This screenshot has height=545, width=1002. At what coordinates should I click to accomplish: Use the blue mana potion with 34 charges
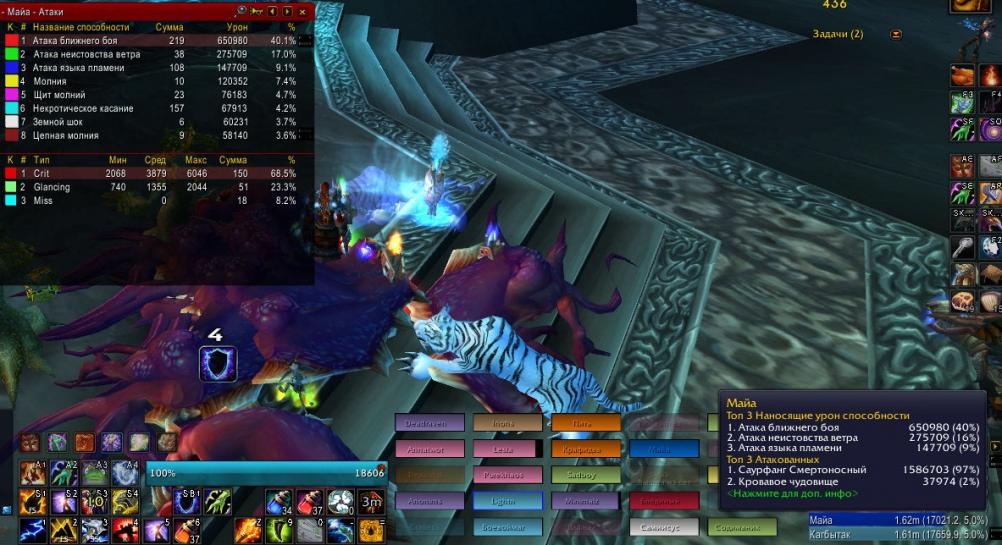coord(279,501)
